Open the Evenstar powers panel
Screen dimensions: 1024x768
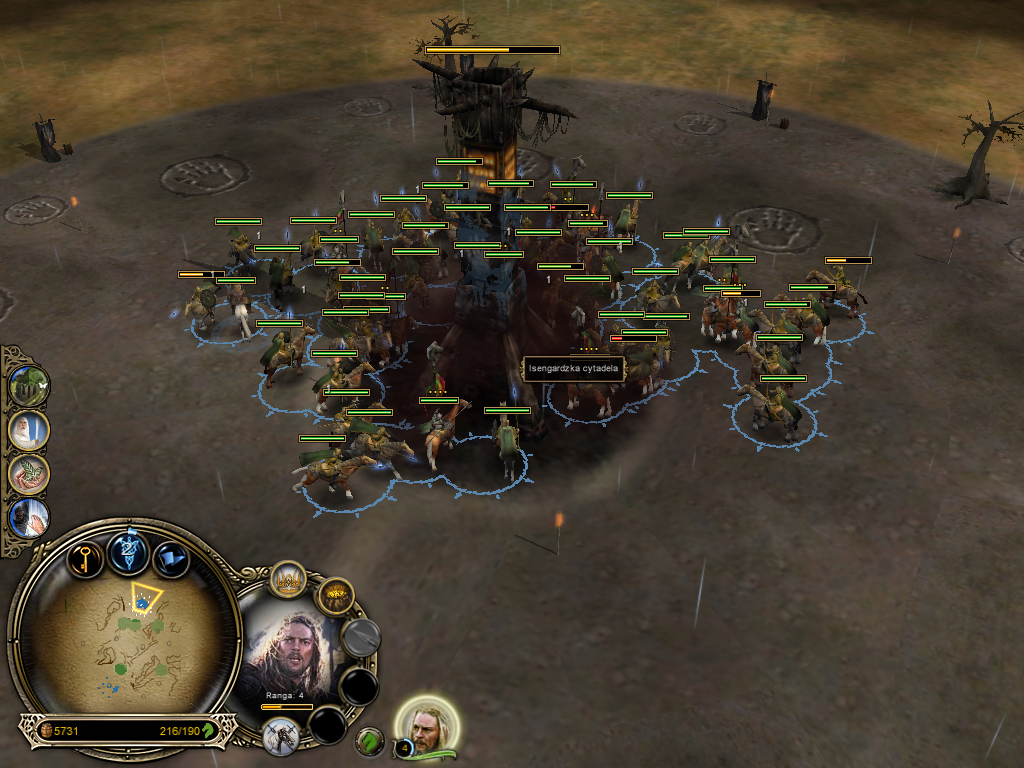[x=129, y=552]
